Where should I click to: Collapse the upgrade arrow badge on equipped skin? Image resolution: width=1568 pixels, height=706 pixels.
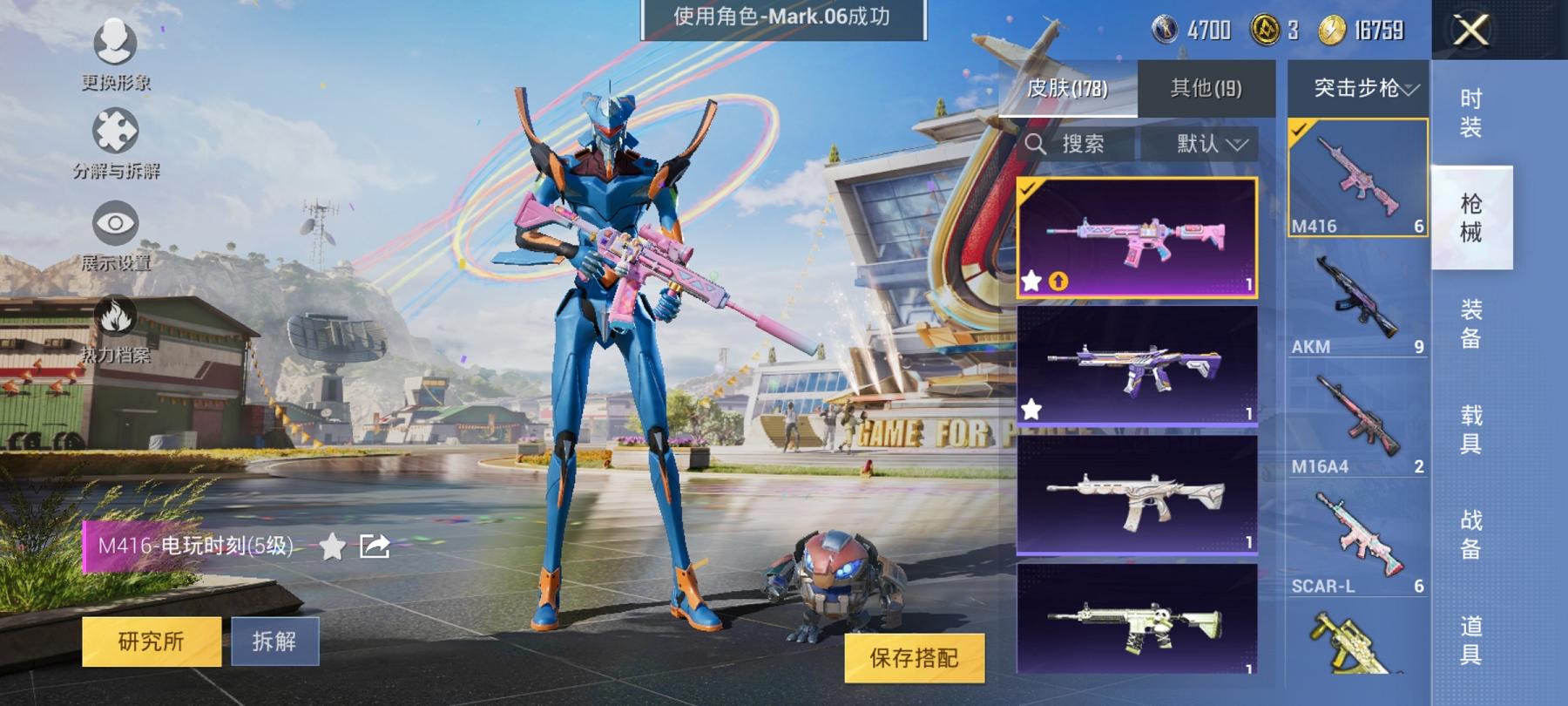(x=1059, y=281)
